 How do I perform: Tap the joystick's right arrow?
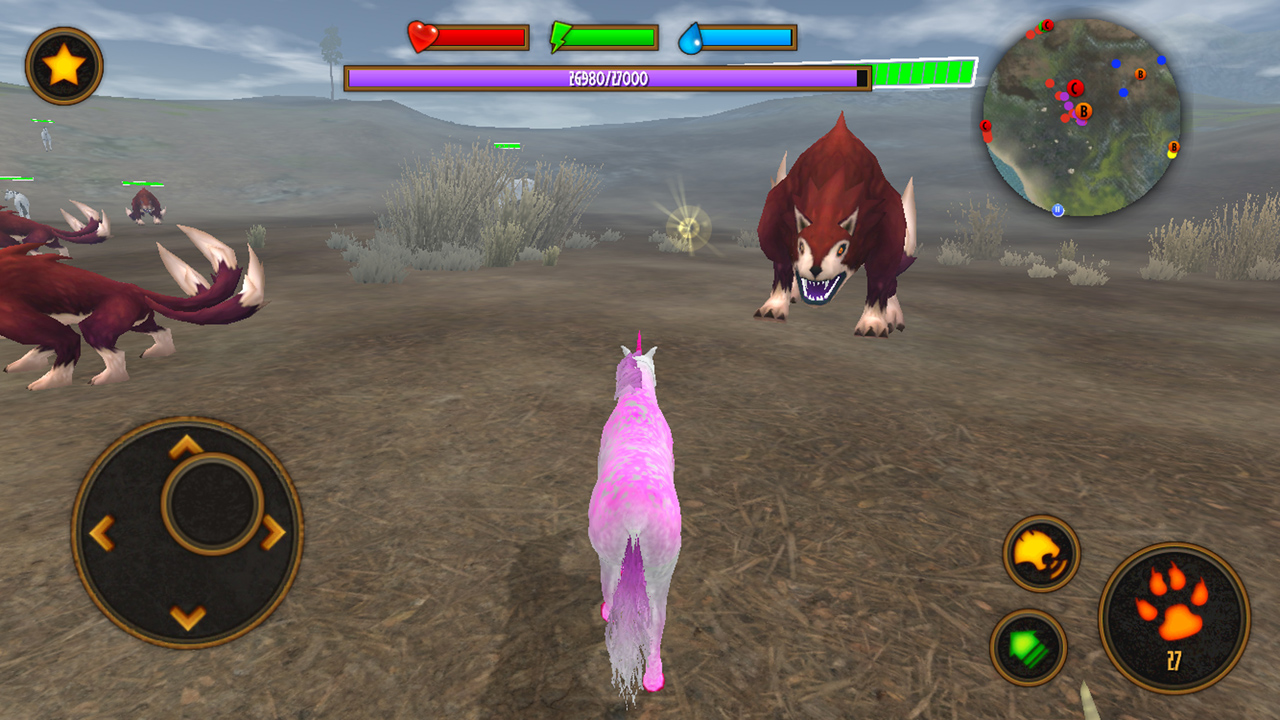point(272,532)
